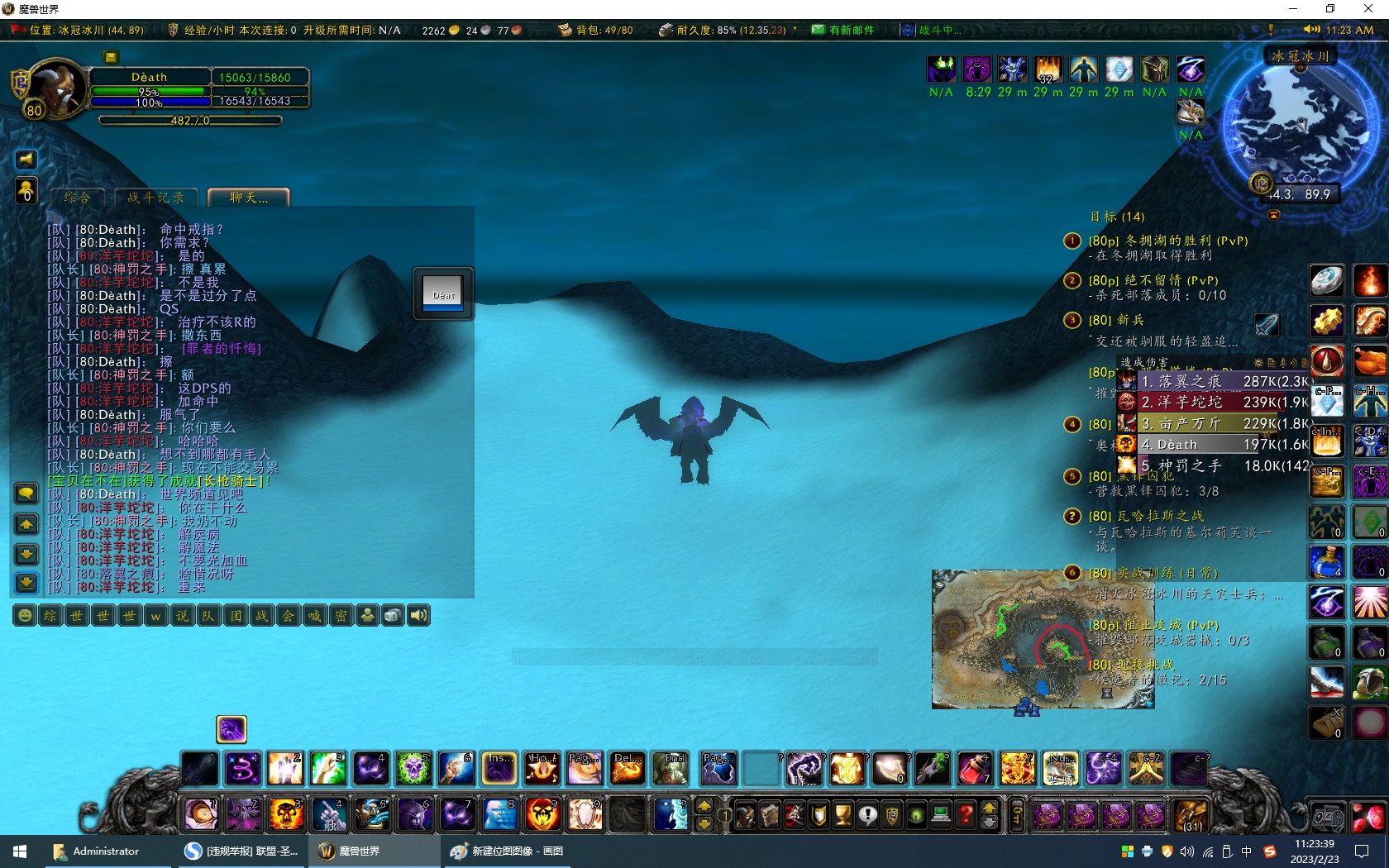Click the dice roll icon beside chat channels
Viewport: 1389px width, 868px height.
(393, 616)
